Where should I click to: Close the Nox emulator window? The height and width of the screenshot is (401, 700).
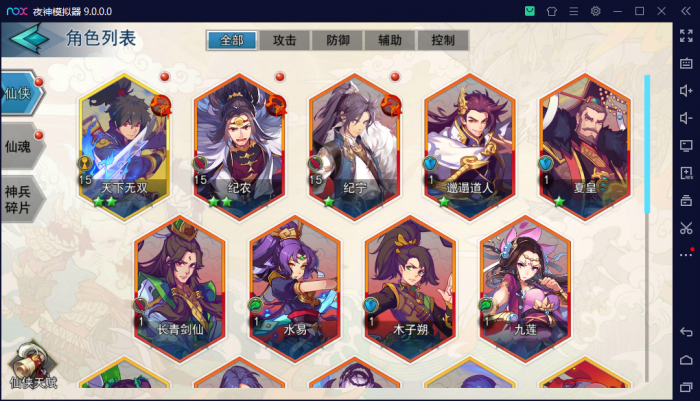point(663,11)
